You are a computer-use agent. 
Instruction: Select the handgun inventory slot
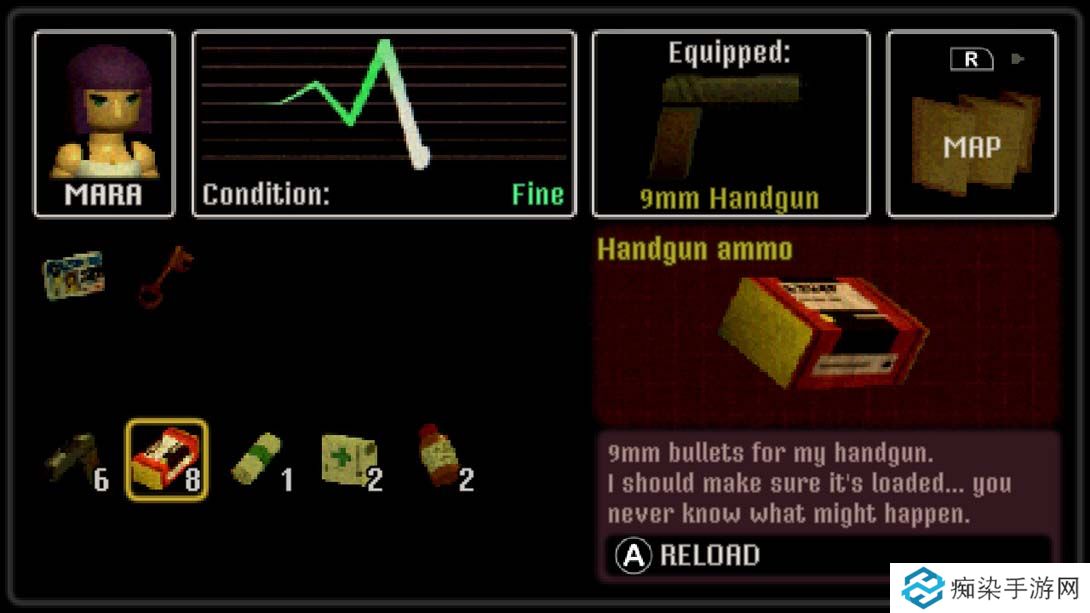coord(75,459)
